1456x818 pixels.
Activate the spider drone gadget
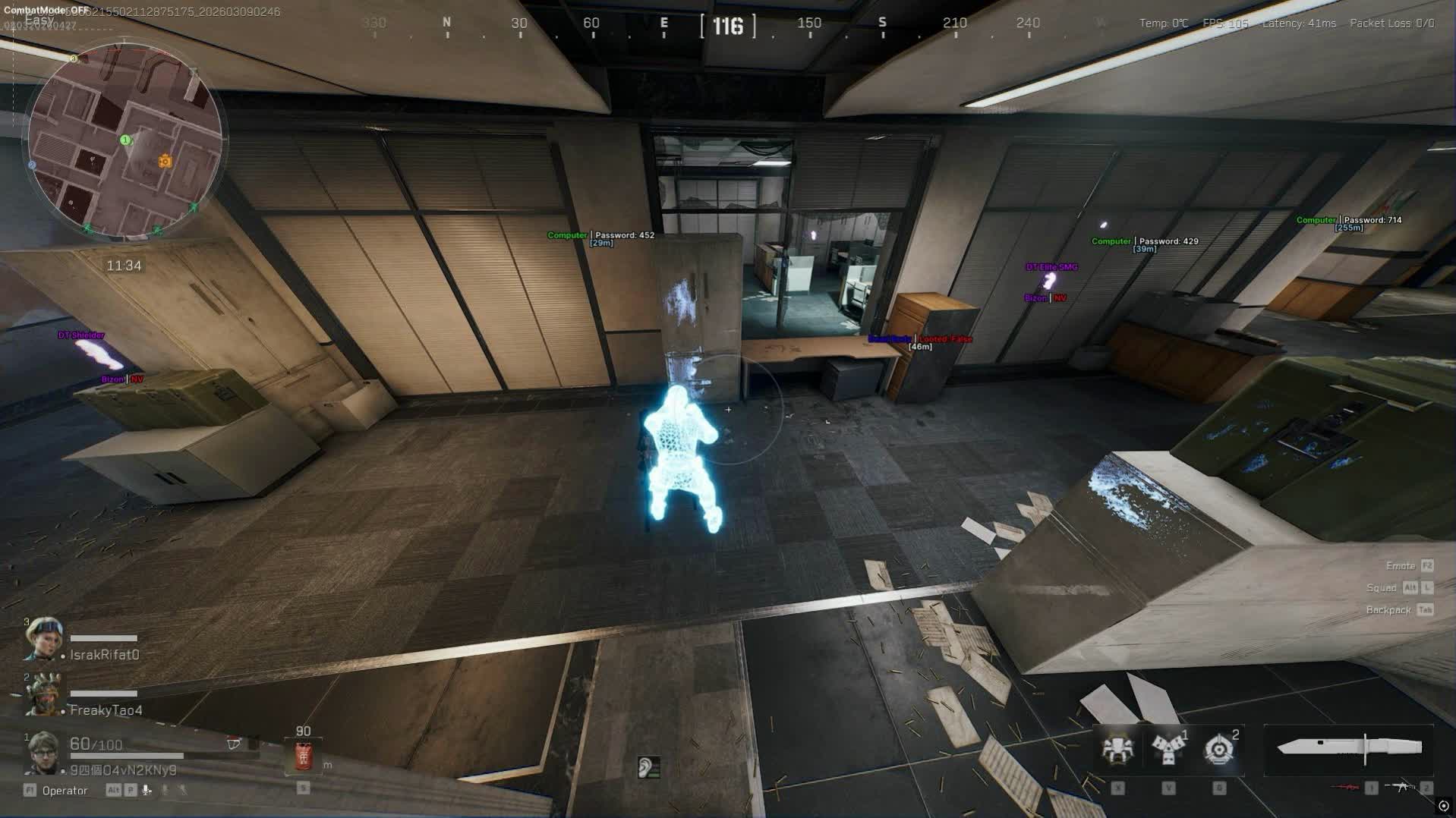1117,749
